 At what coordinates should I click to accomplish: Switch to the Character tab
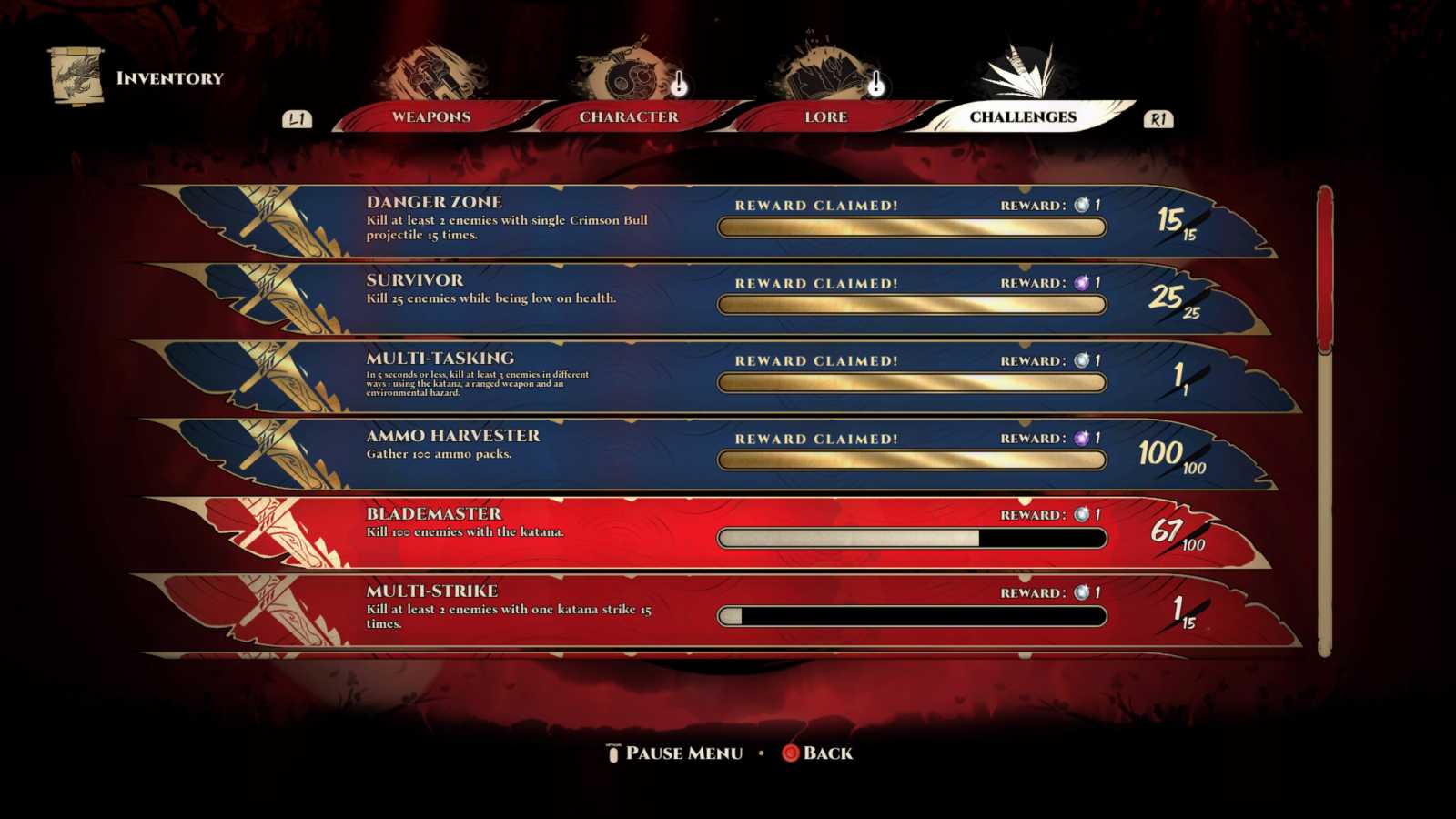tap(630, 116)
